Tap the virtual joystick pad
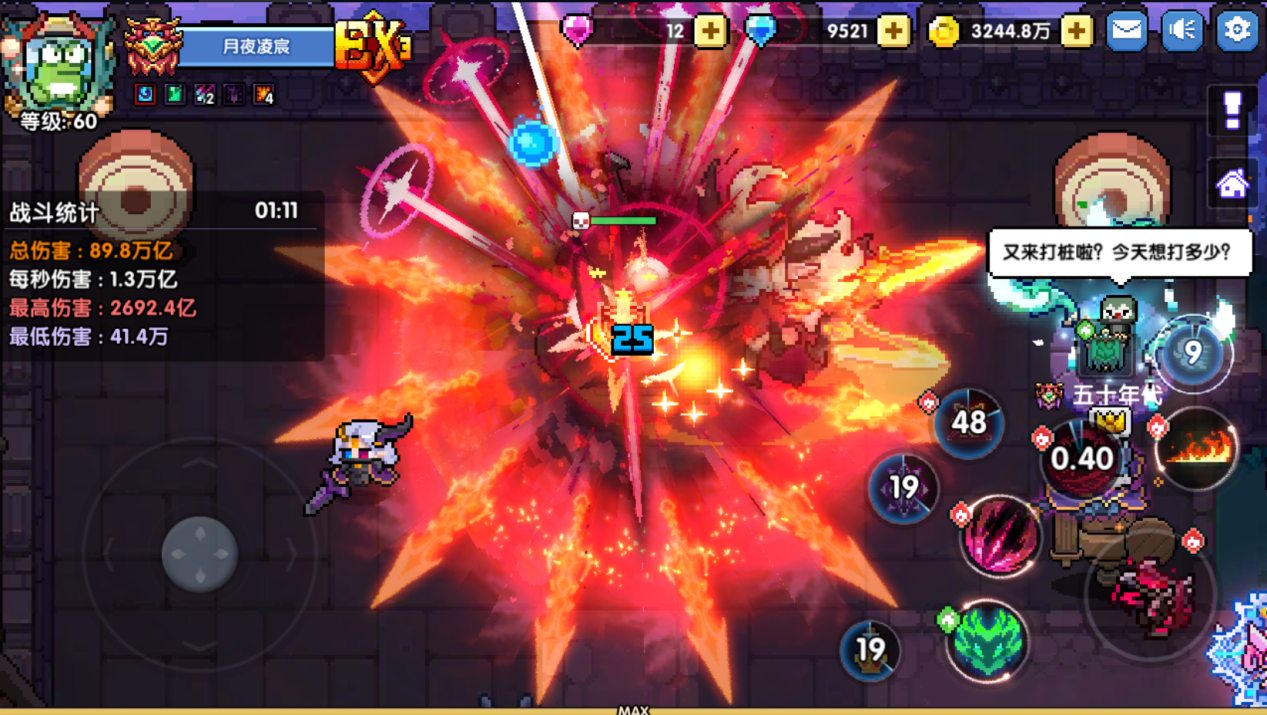This screenshot has width=1267, height=715. coord(199,553)
